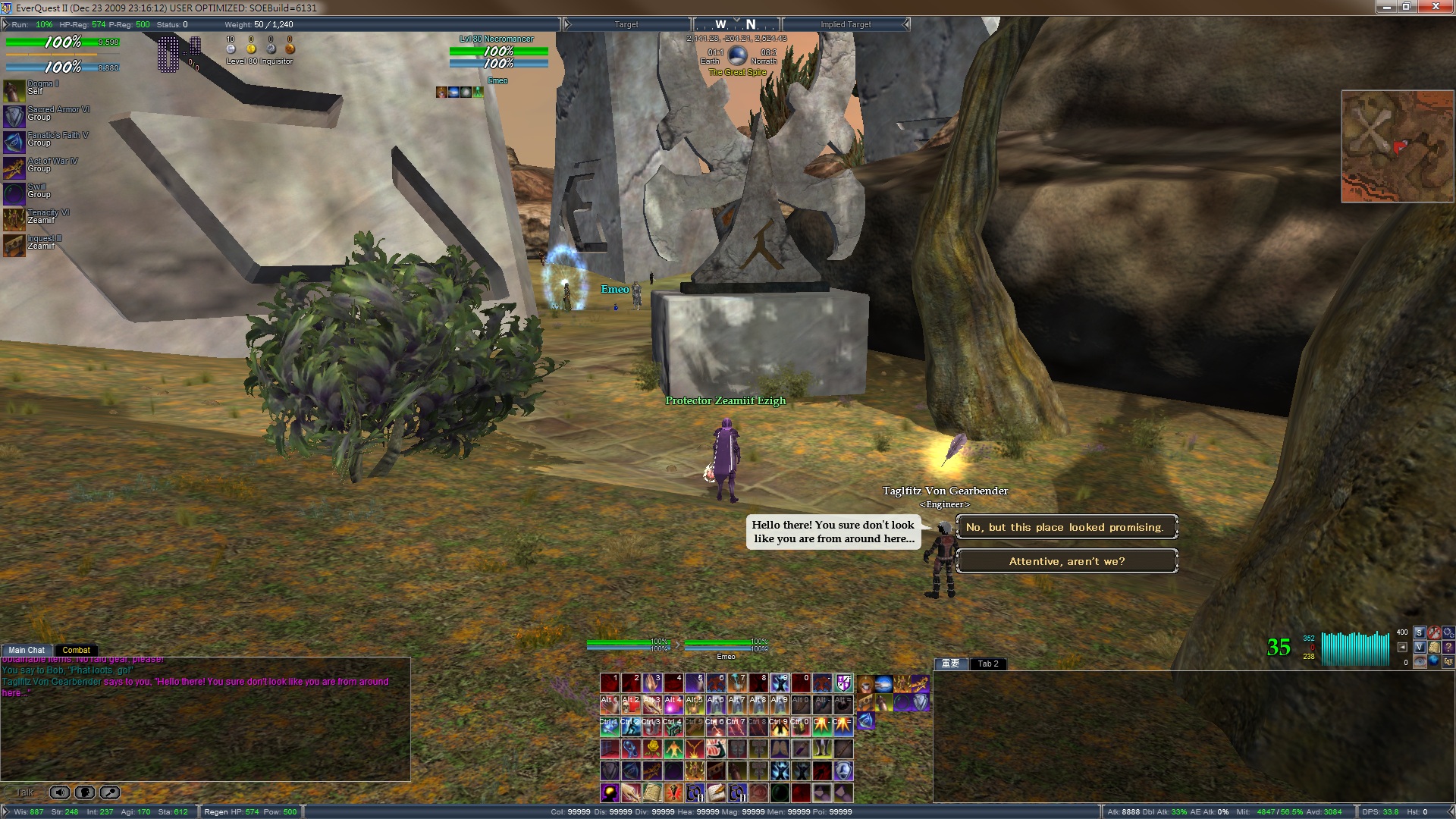The width and height of the screenshot is (1456, 819).
Task: Activate the heraldry shield hotbar icon
Action: tap(844, 683)
